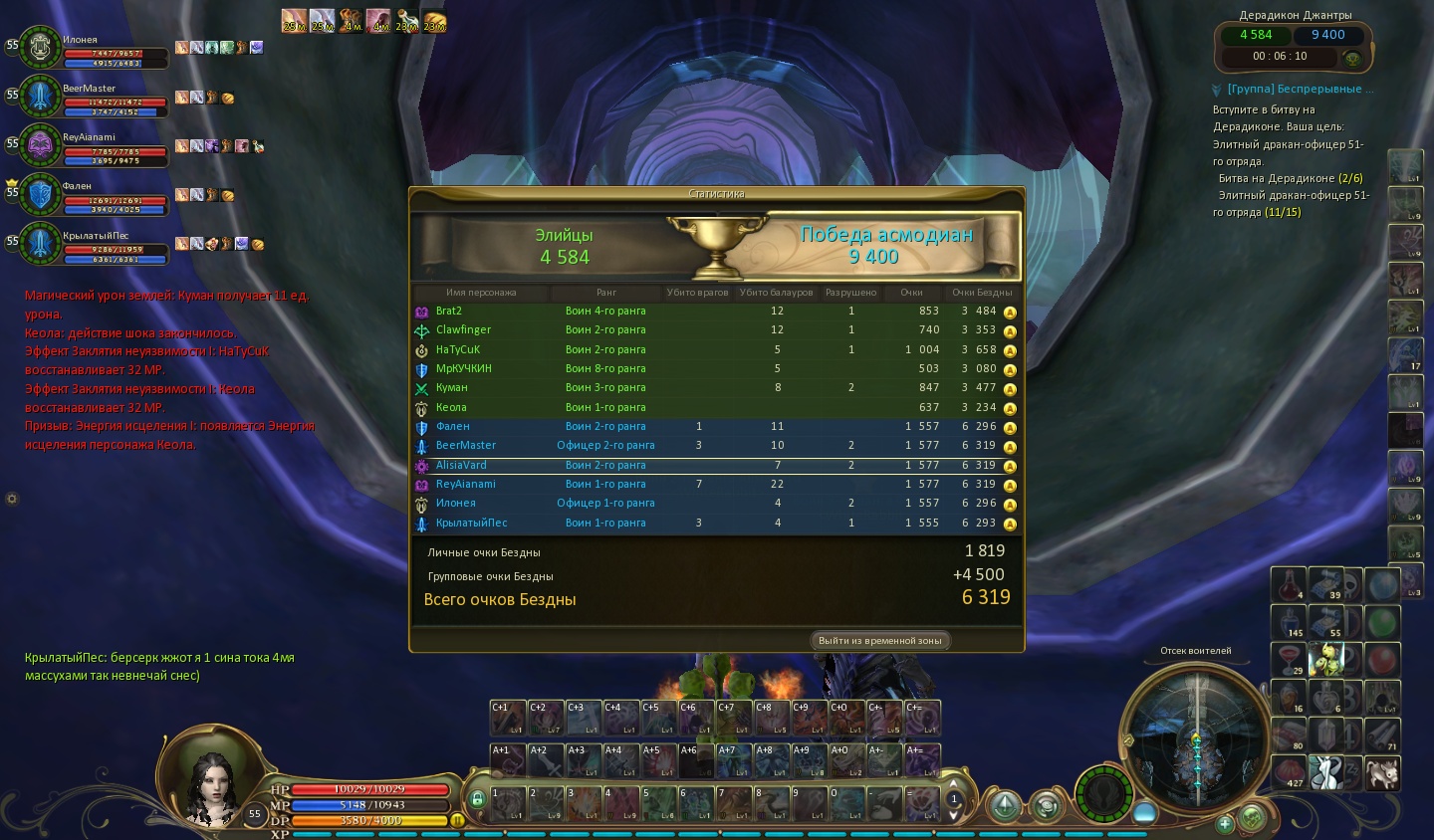Open the [Группа] Беспрерывные quest tracker entry
The width and height of the screenshot is (1434, 840).
(x=1300, y=89)
